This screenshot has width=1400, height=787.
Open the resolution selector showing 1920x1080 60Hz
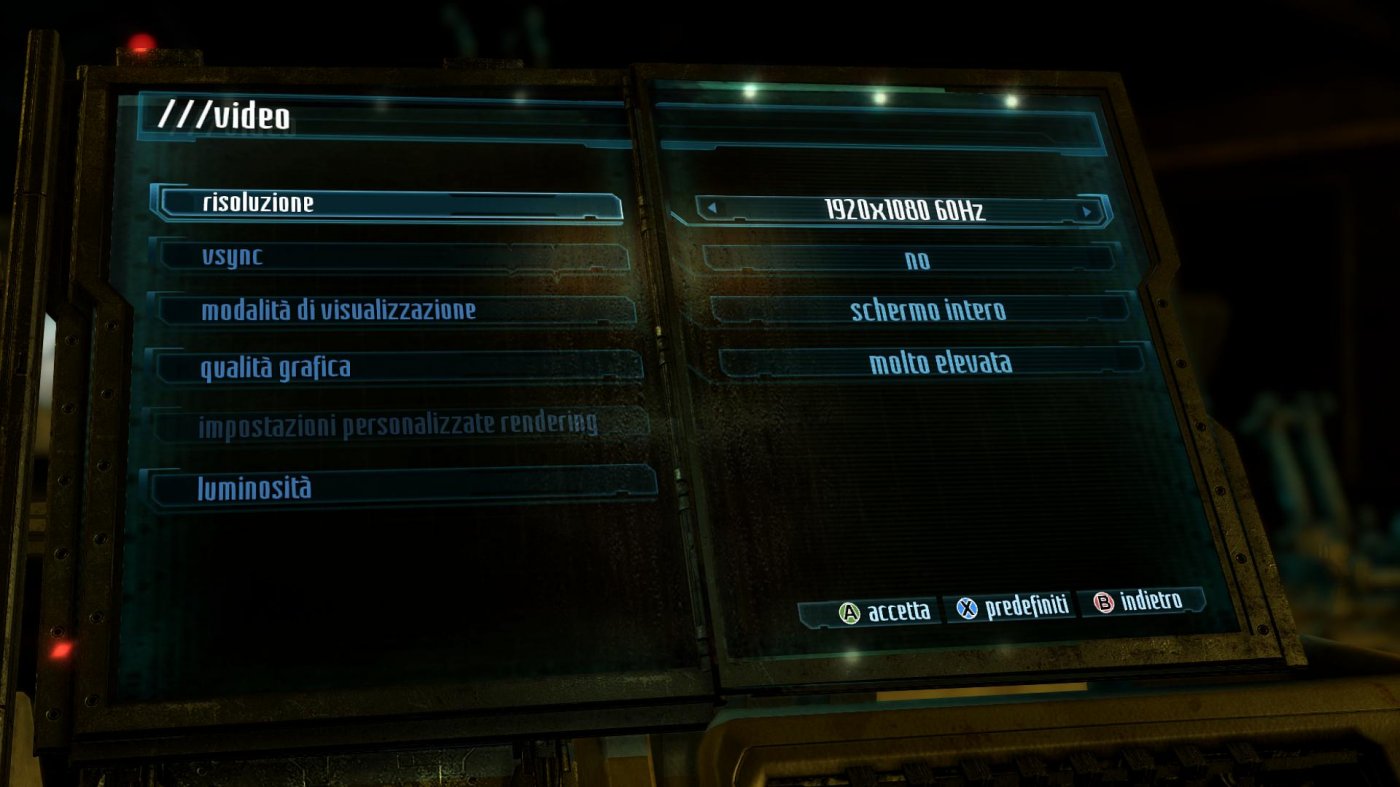coord(900,207)
